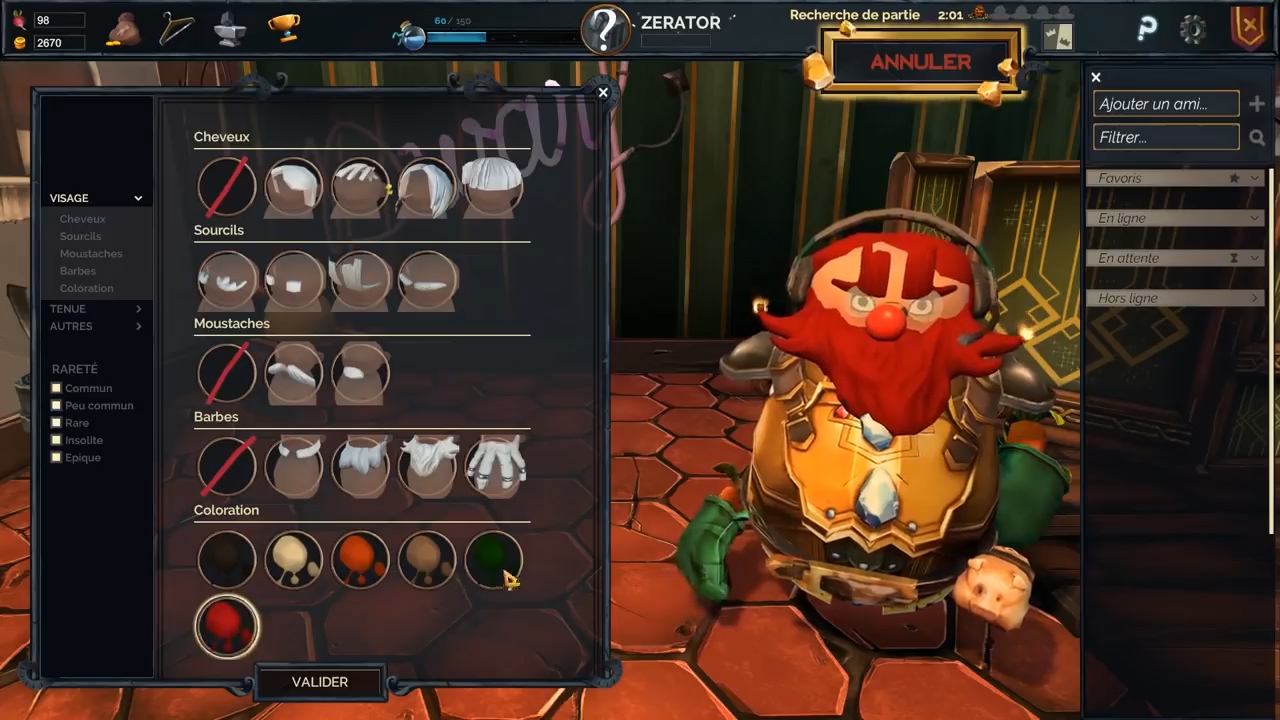Enable the Rare rarity checkbox

[57, 423]
